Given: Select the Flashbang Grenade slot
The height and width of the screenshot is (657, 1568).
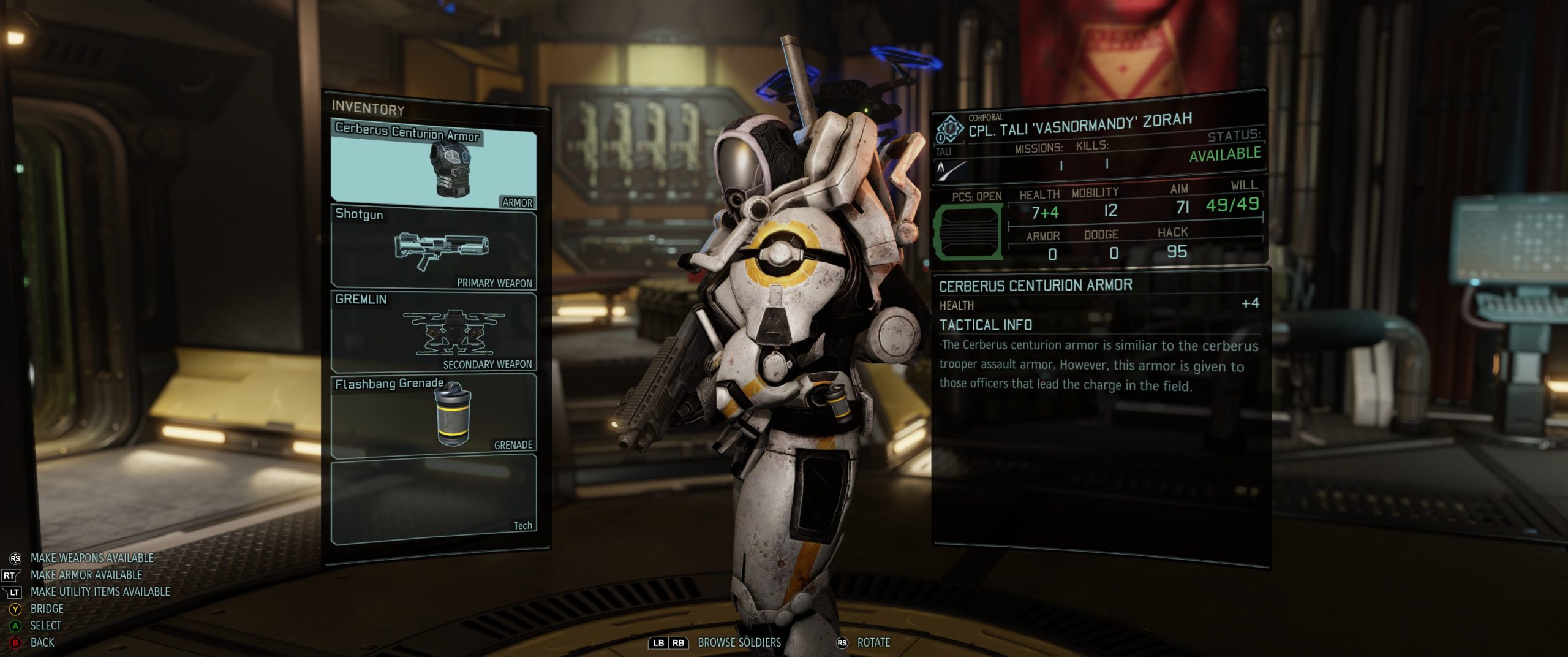Looking at the screenshot, I should point(434,415).
